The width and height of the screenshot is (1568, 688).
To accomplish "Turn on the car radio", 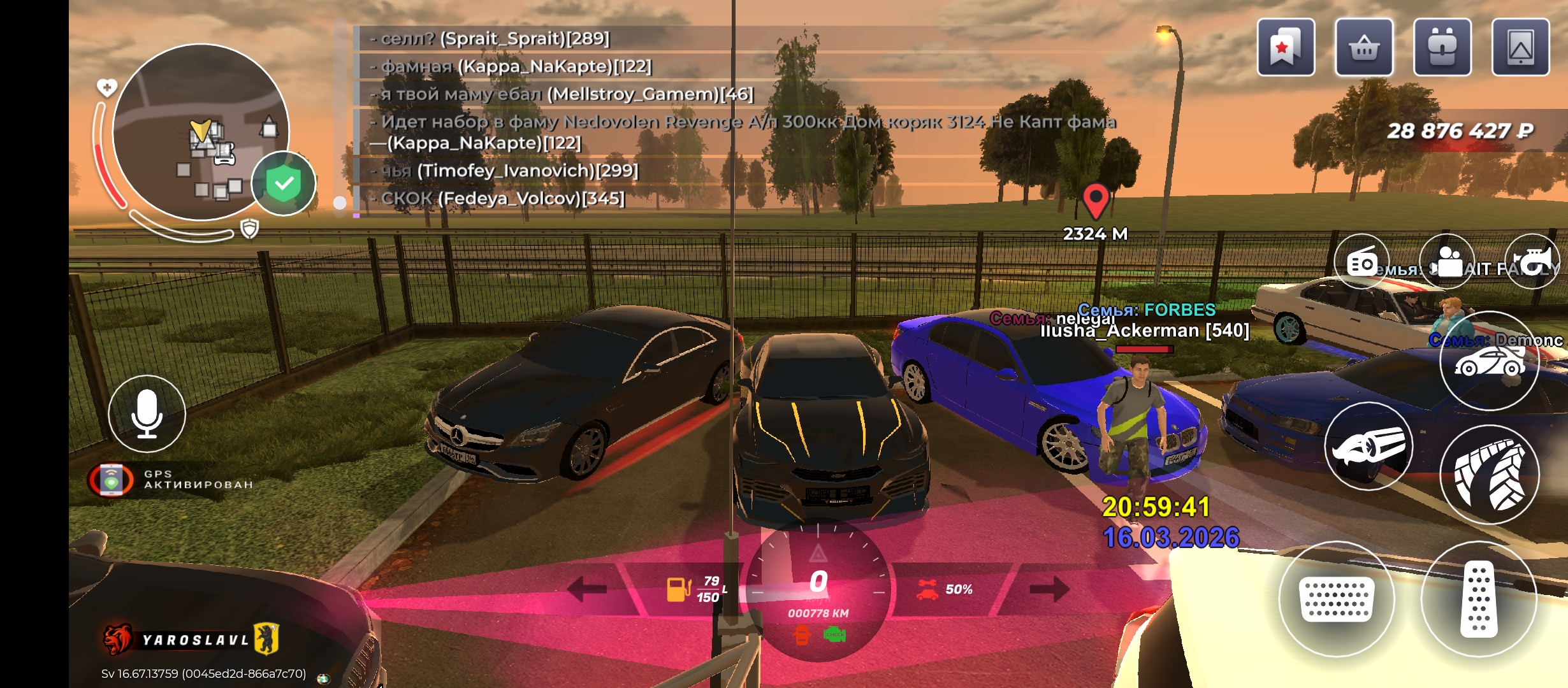I will coord(1361,262).
